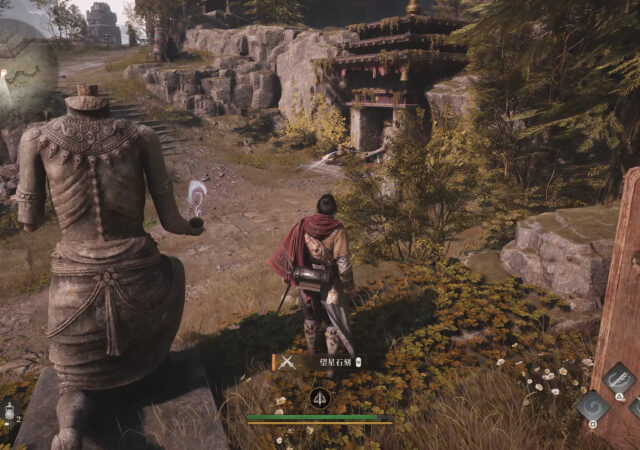Image resolution: width=640 pixels, height=450 pixels.
Task: Click the round arrow emblem above health bar
Action: click(x=320, y=398)
